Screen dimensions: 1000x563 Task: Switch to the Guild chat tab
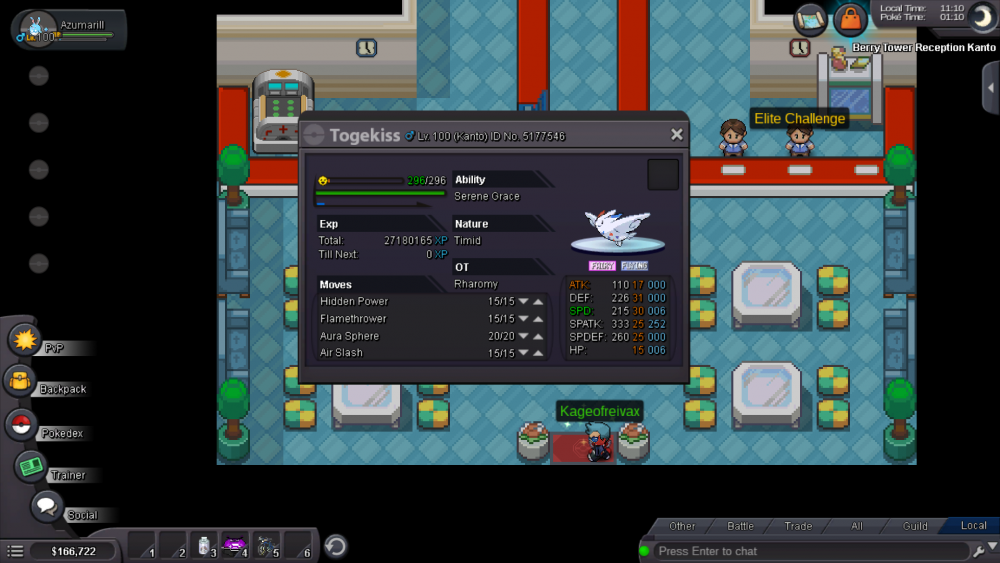click(x=915, y=526)
